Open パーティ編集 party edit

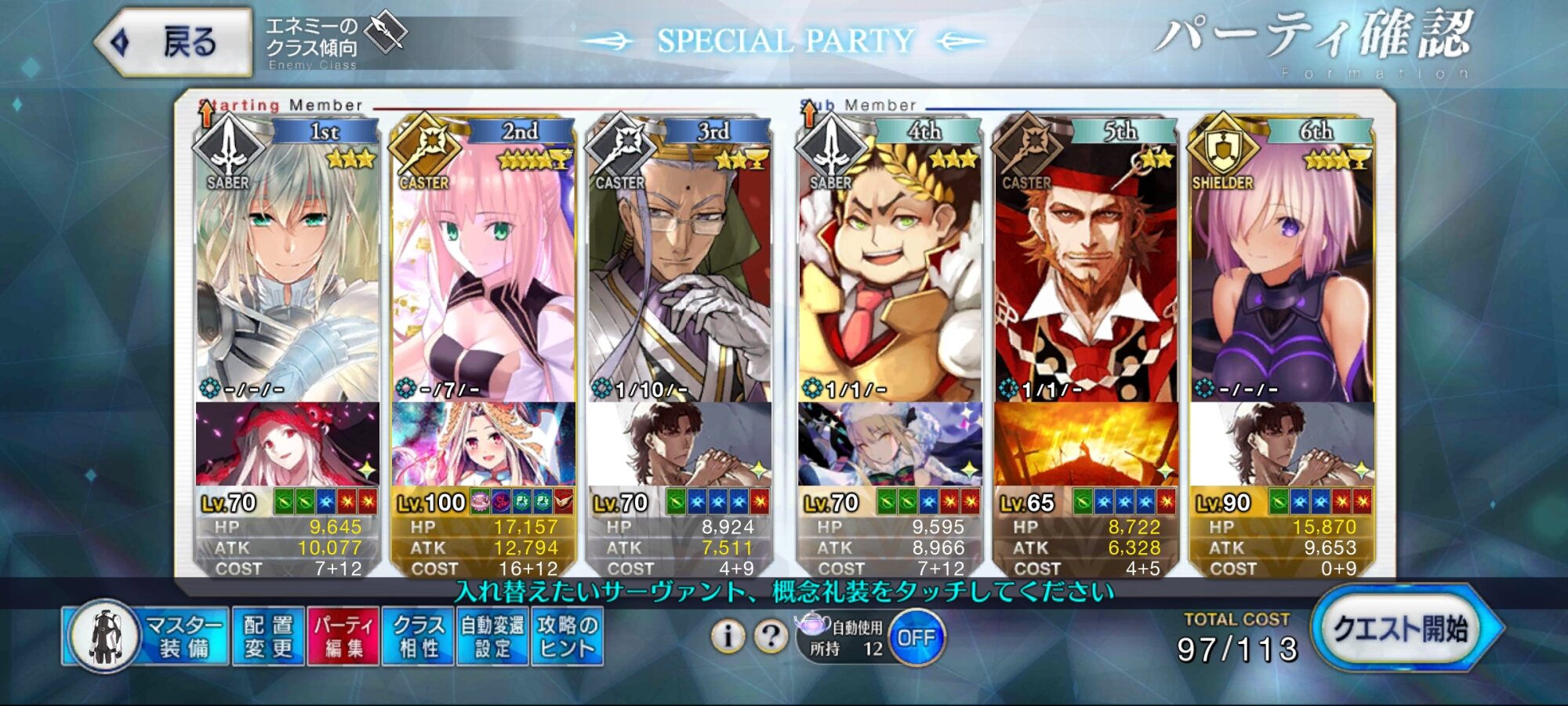click(x=343, y=636)
